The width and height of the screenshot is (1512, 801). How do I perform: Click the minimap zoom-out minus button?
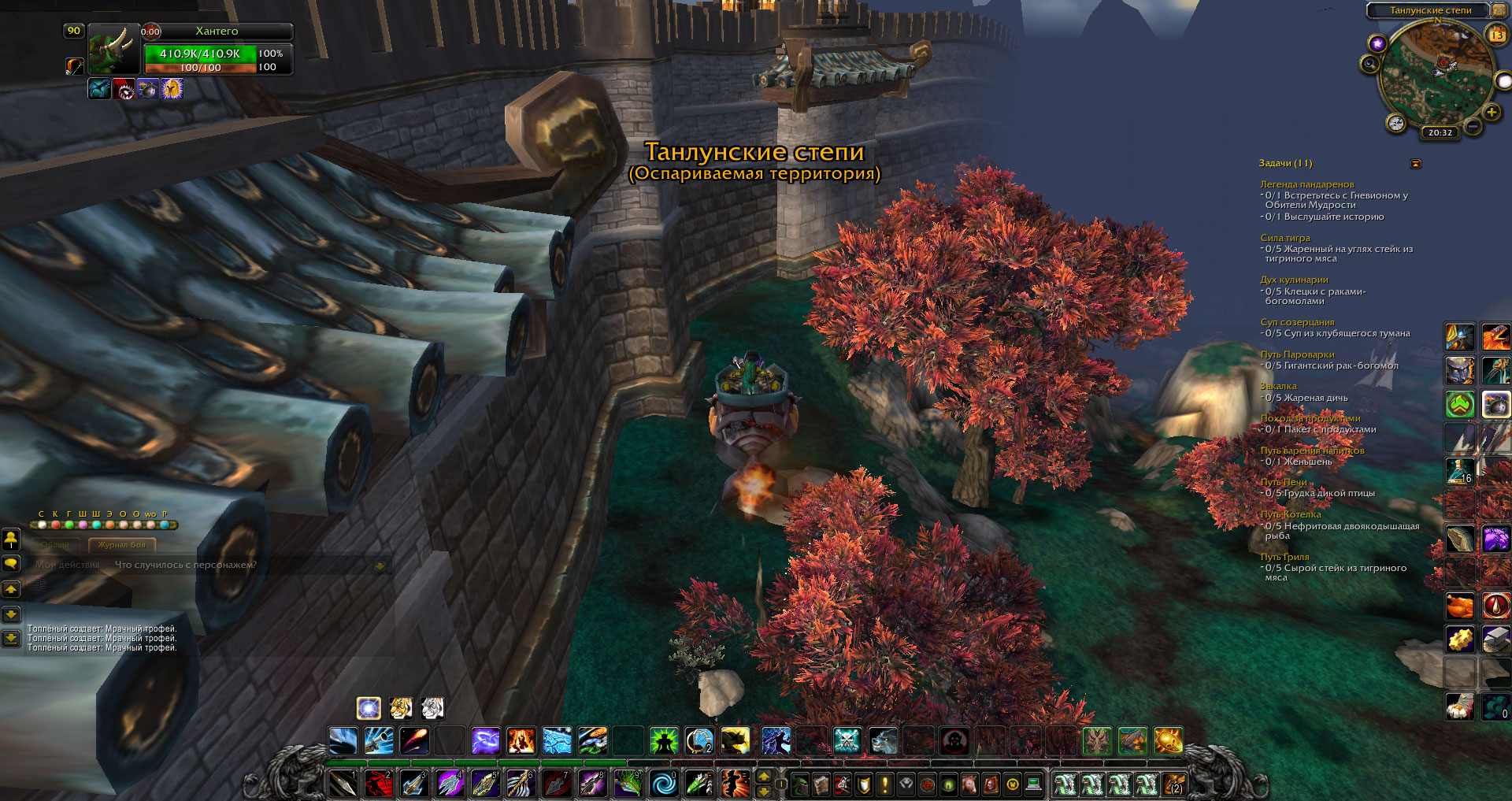coord(1473,126)
